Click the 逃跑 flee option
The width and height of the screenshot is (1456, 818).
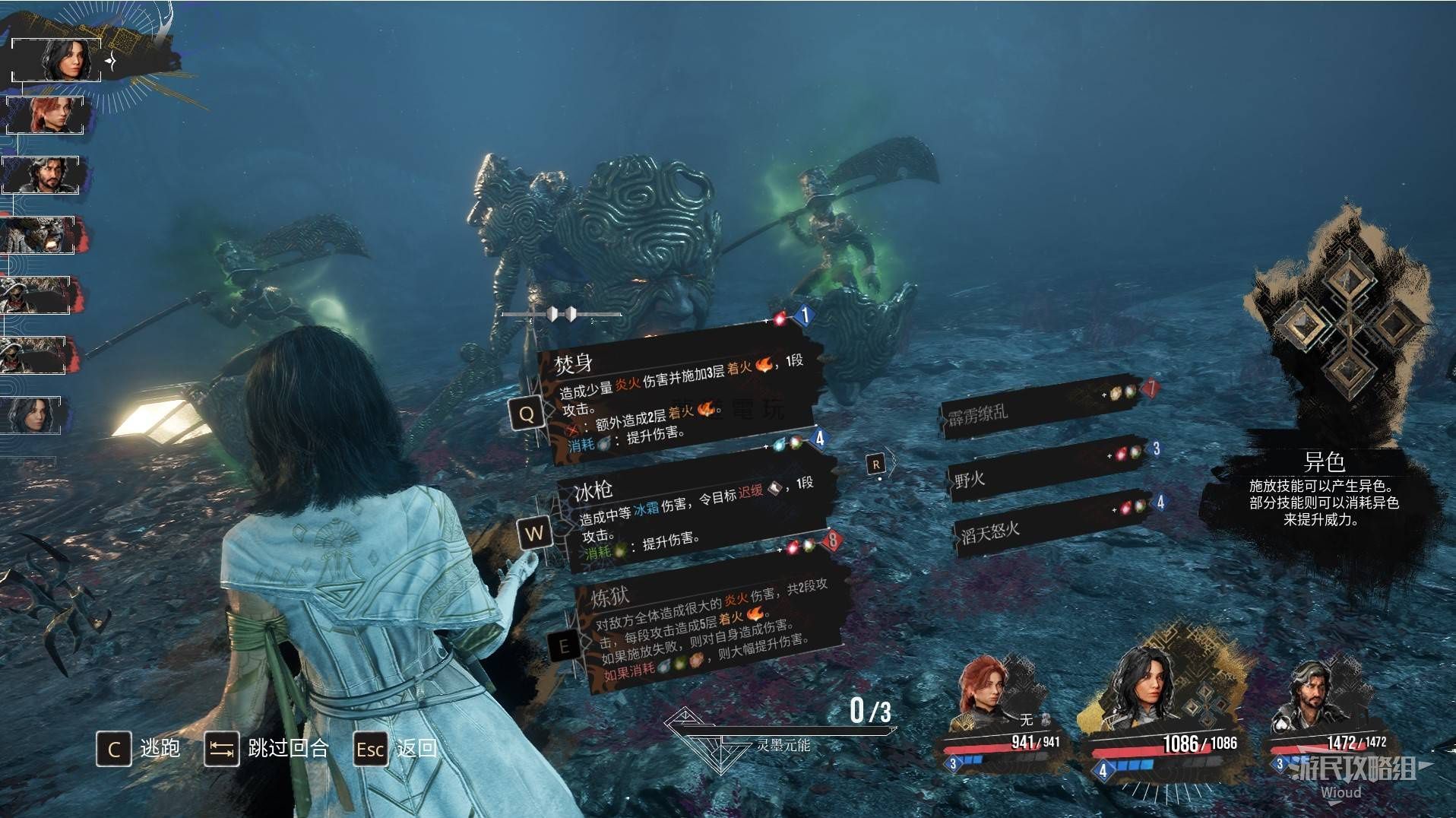pyautogui.click(x=138, y=749)
